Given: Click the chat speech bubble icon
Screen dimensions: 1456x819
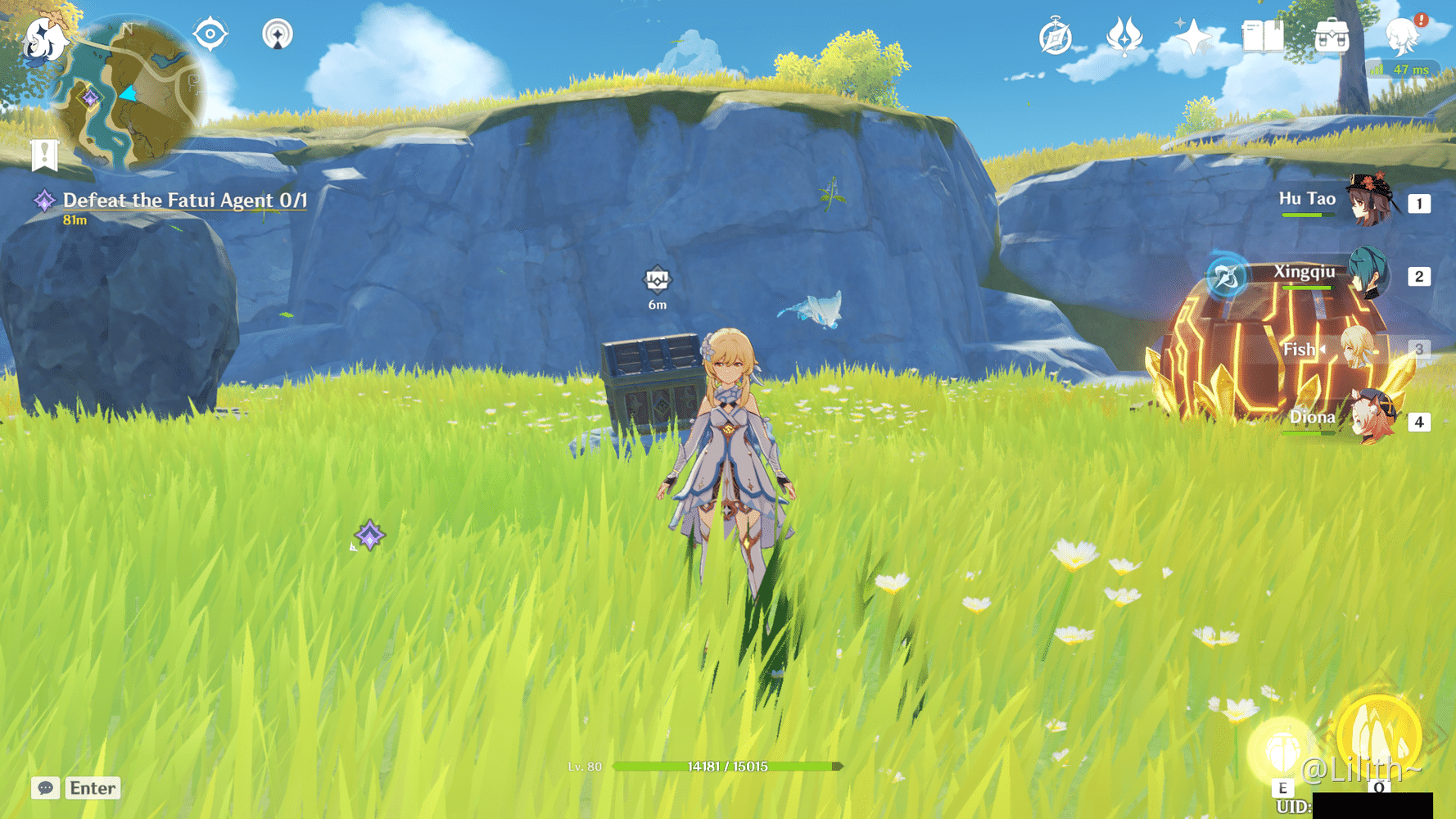Looking at the screenshot, I should [x=44, y=788].
